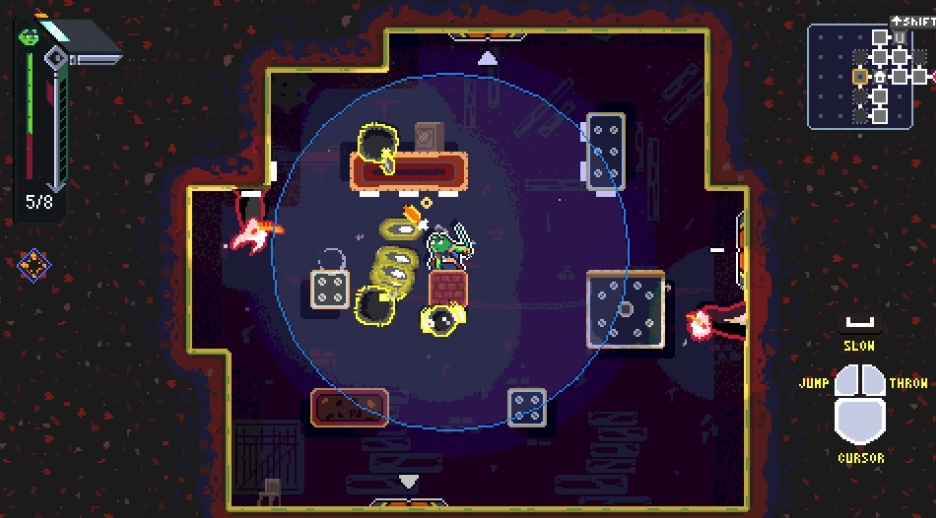Viewport: 936px width, 518px height.
Task: Select the U-marked room on the minimap
Action: 899,38
